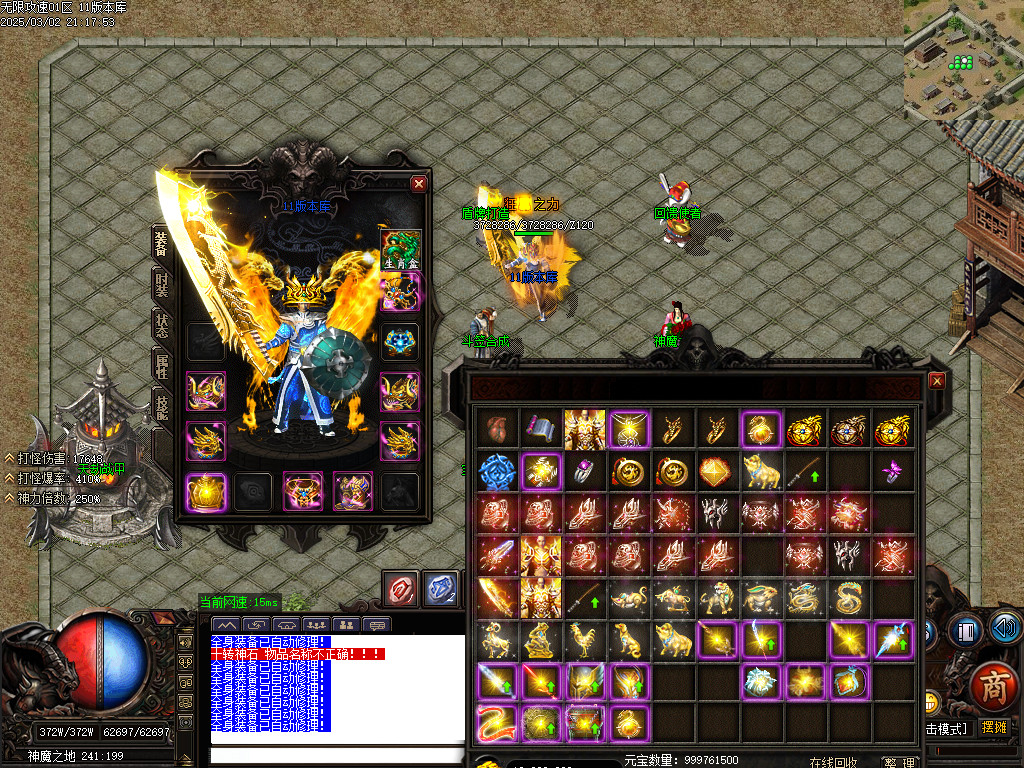Open the 在线回收 online recycle option

coord(834,762)
